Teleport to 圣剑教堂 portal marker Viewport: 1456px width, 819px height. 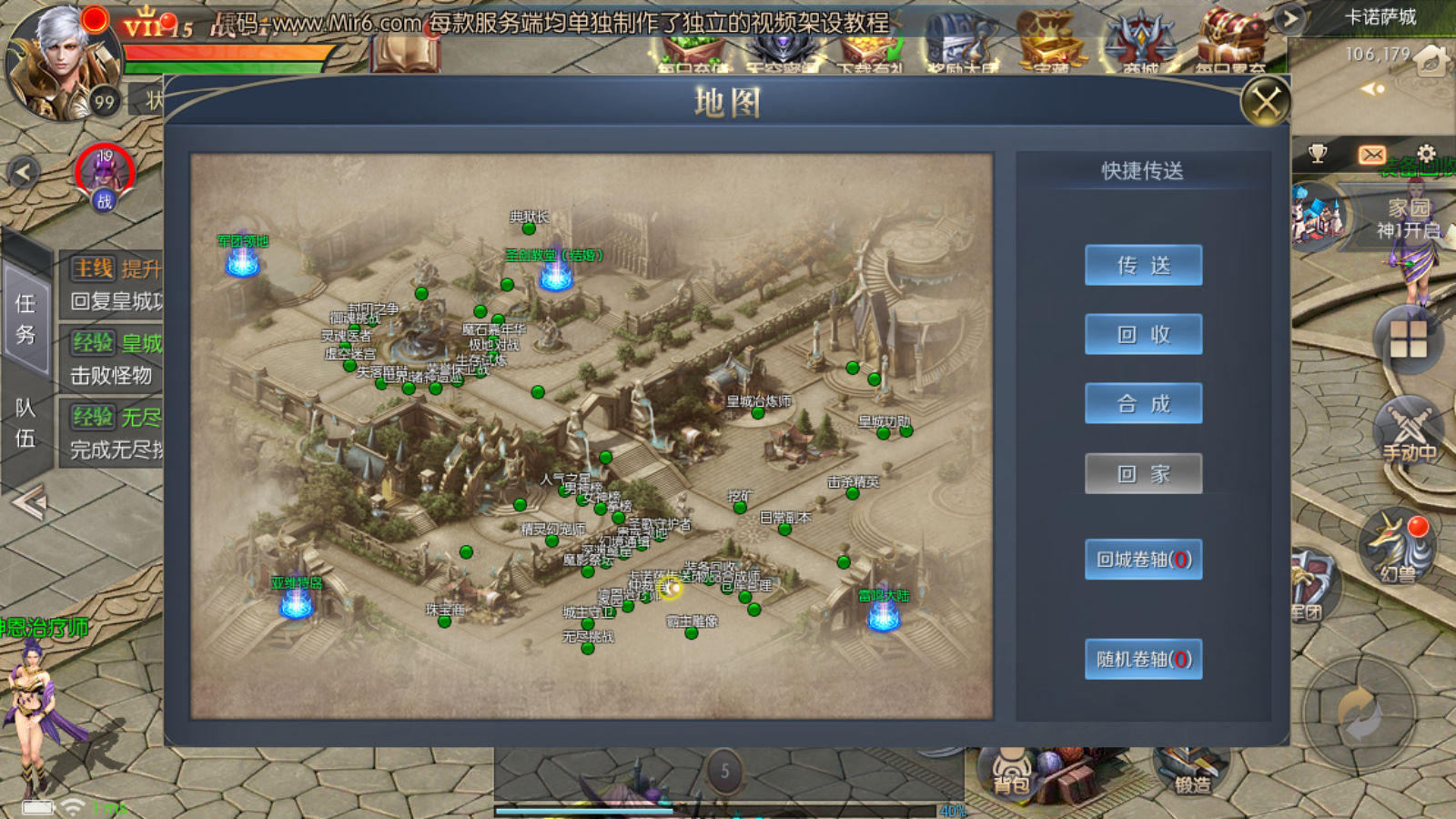point(555,273)
